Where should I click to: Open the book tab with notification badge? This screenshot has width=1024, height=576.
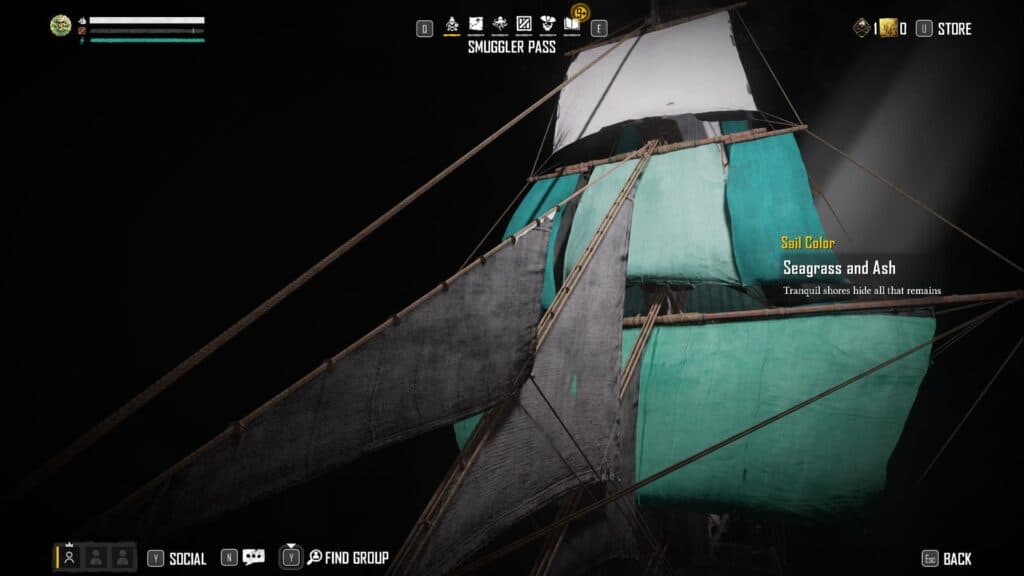tap(572, 24)
